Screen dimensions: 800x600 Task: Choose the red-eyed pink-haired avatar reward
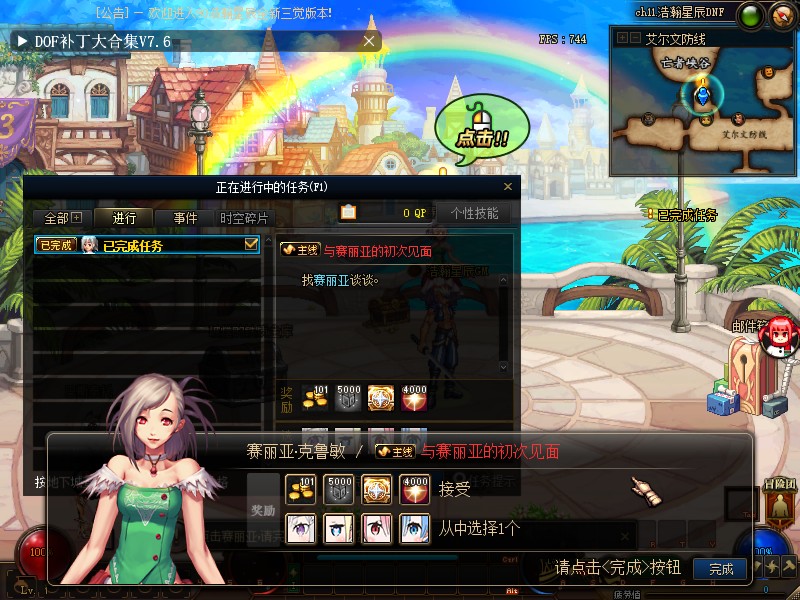376,528
